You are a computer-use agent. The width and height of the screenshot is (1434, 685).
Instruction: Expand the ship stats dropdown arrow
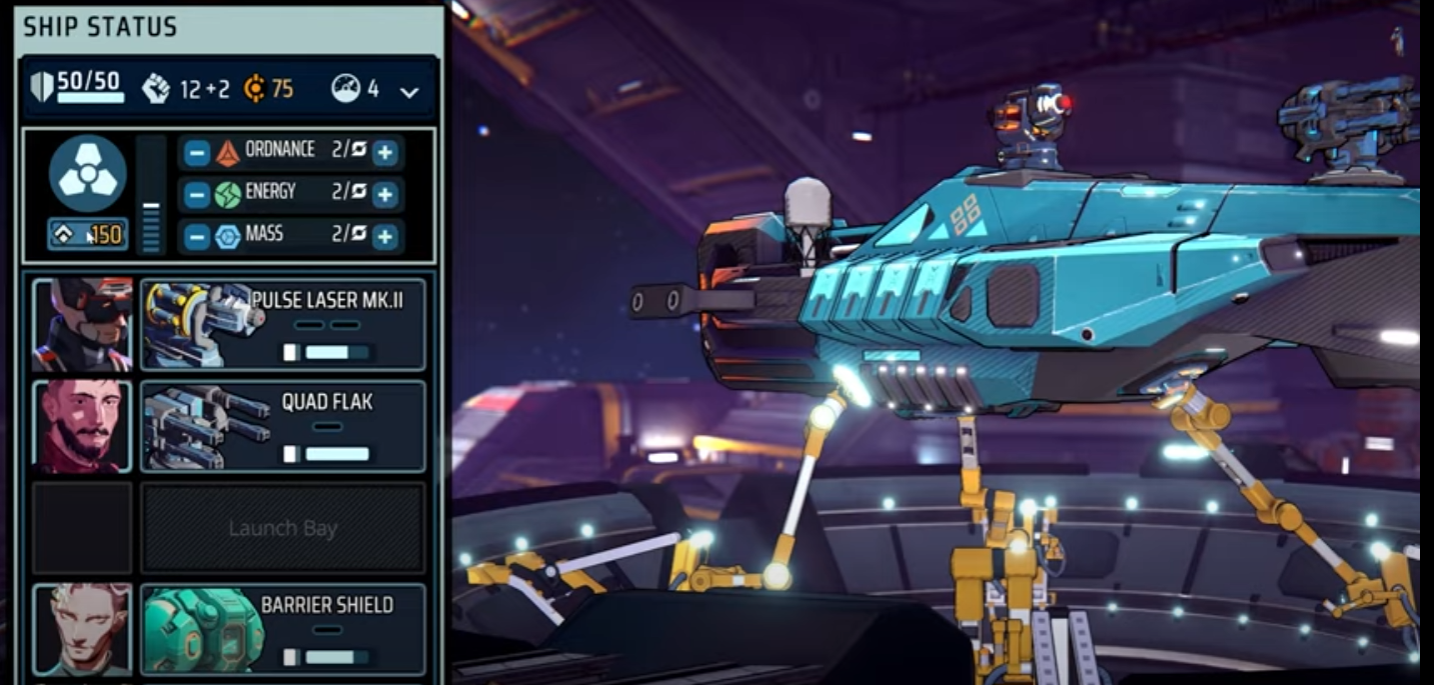click(x=409, y=92)
